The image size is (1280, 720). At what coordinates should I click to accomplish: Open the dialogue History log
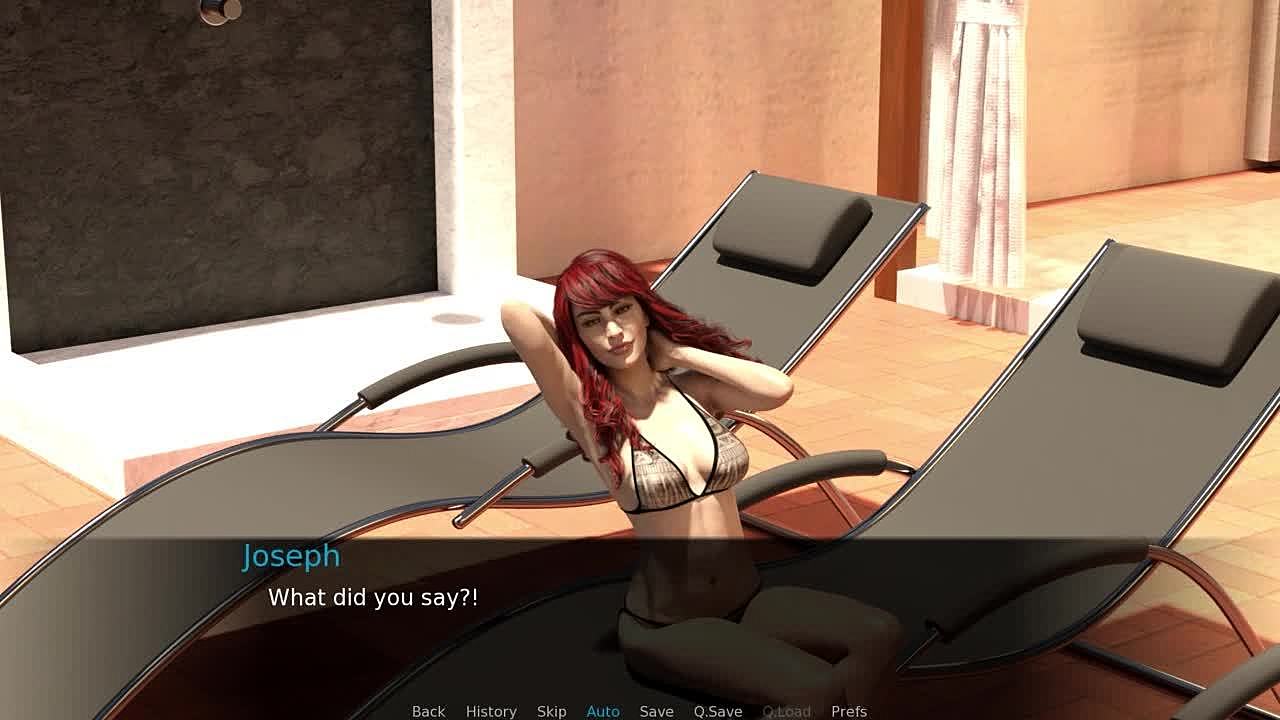[491, 711]
